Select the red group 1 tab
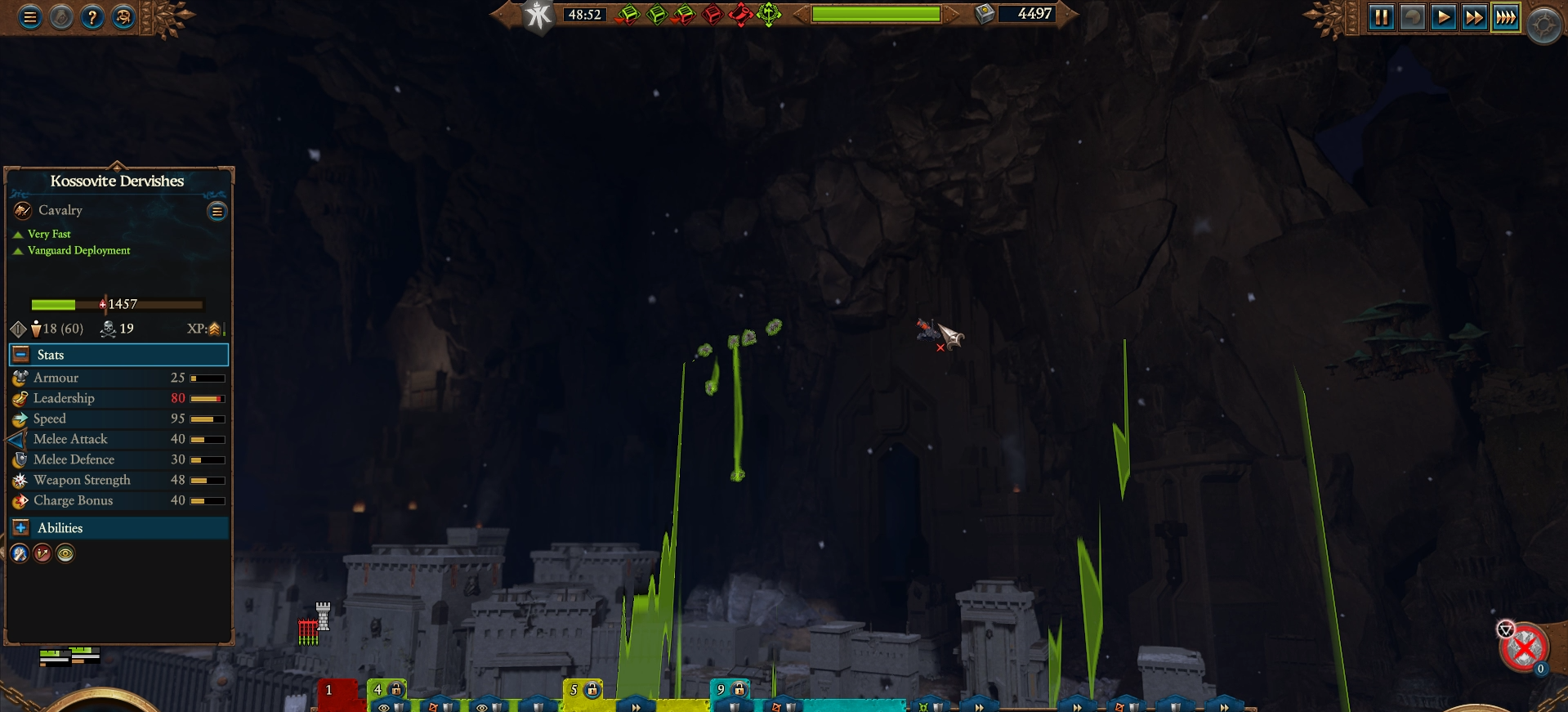 pos(328,691)
